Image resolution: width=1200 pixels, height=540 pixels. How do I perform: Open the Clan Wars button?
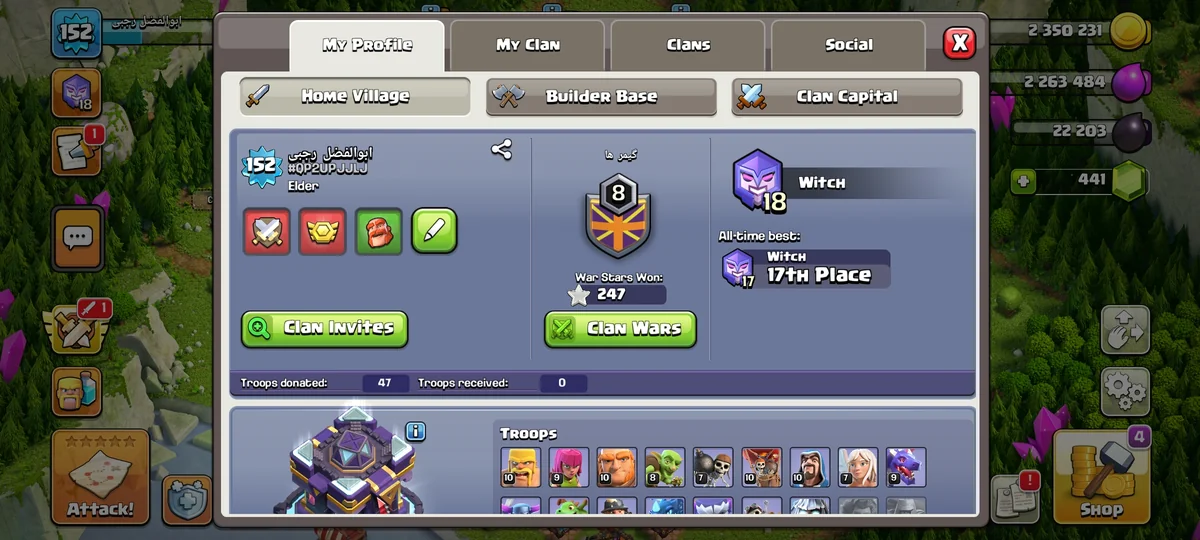coord(620,328)
